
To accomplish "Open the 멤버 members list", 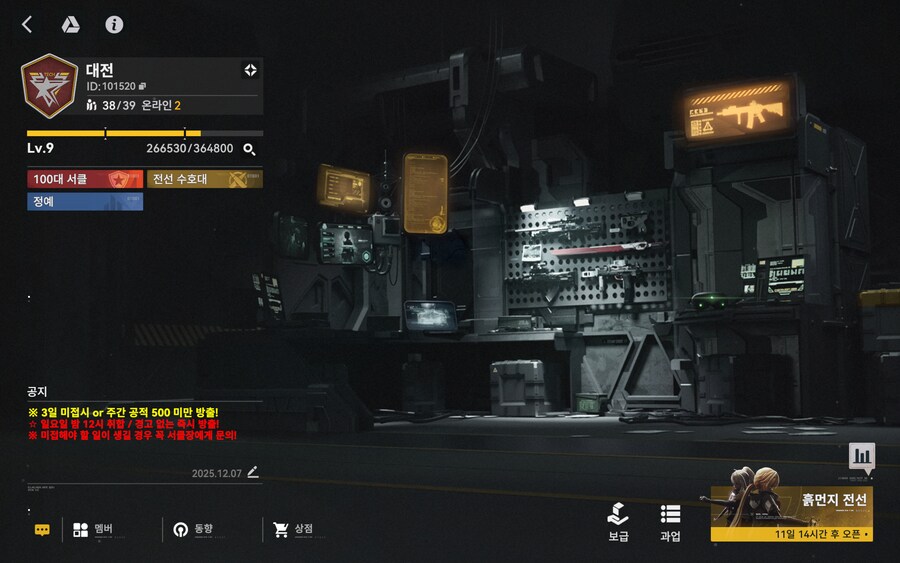I will pos(93,530).
